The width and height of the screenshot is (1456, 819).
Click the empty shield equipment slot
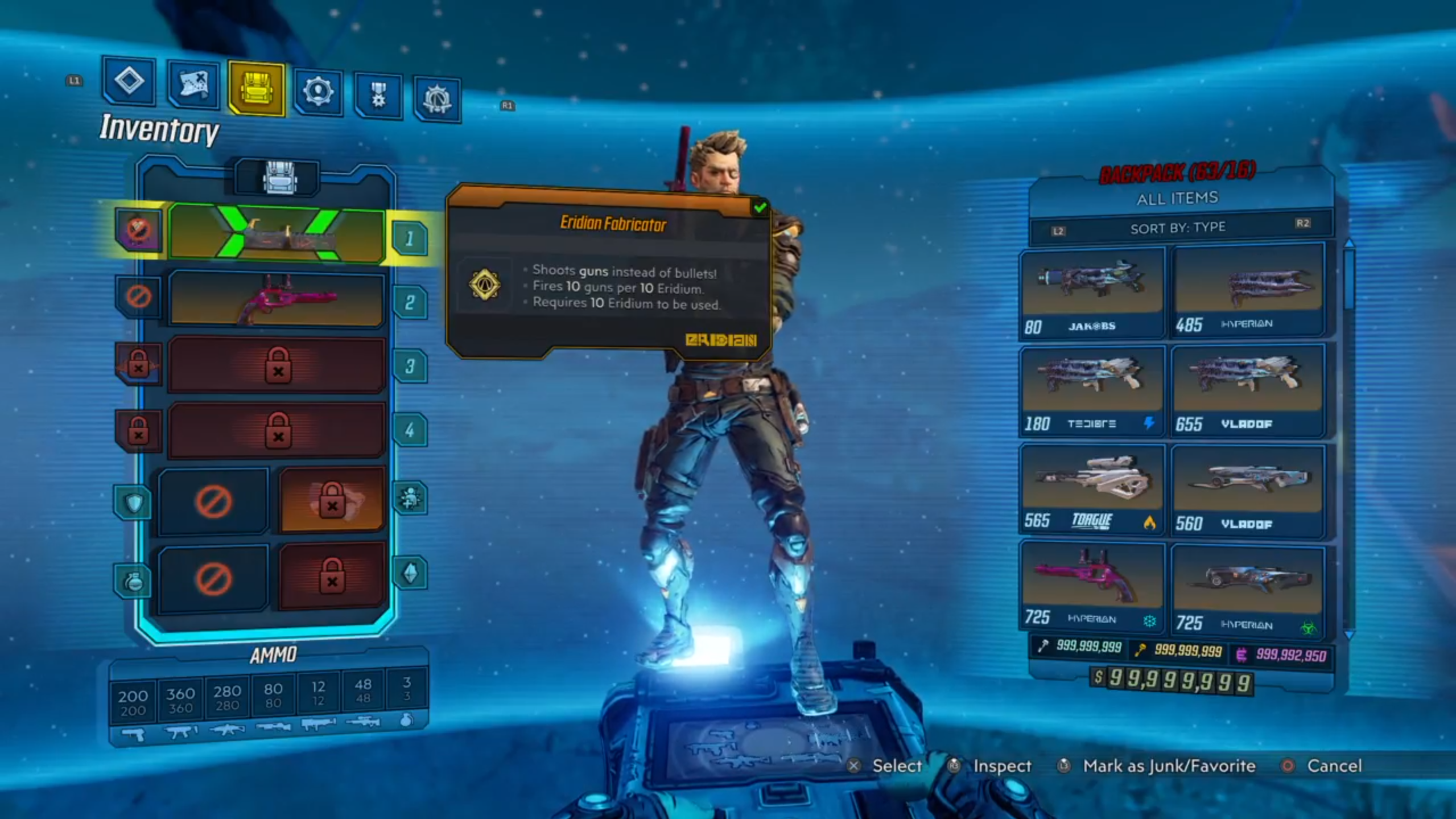[213, 501]
